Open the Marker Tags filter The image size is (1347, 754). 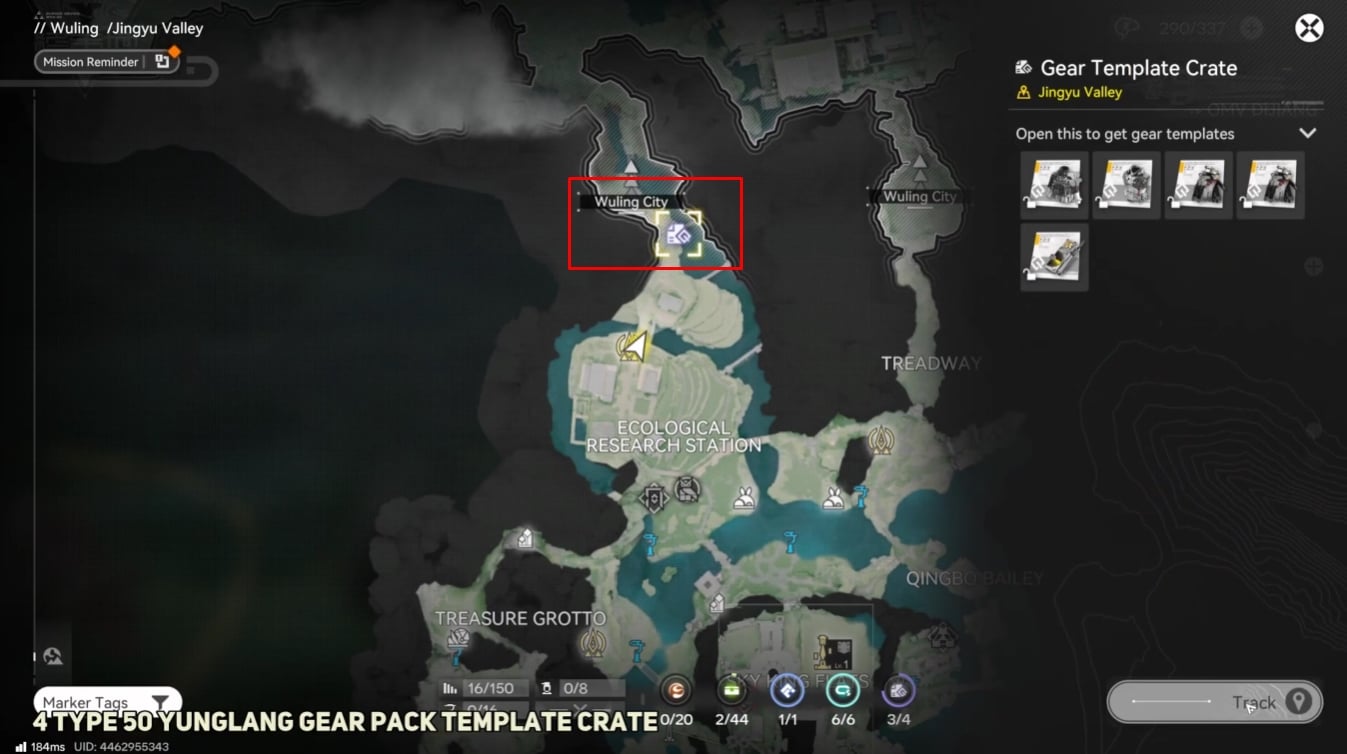point(107,703)
